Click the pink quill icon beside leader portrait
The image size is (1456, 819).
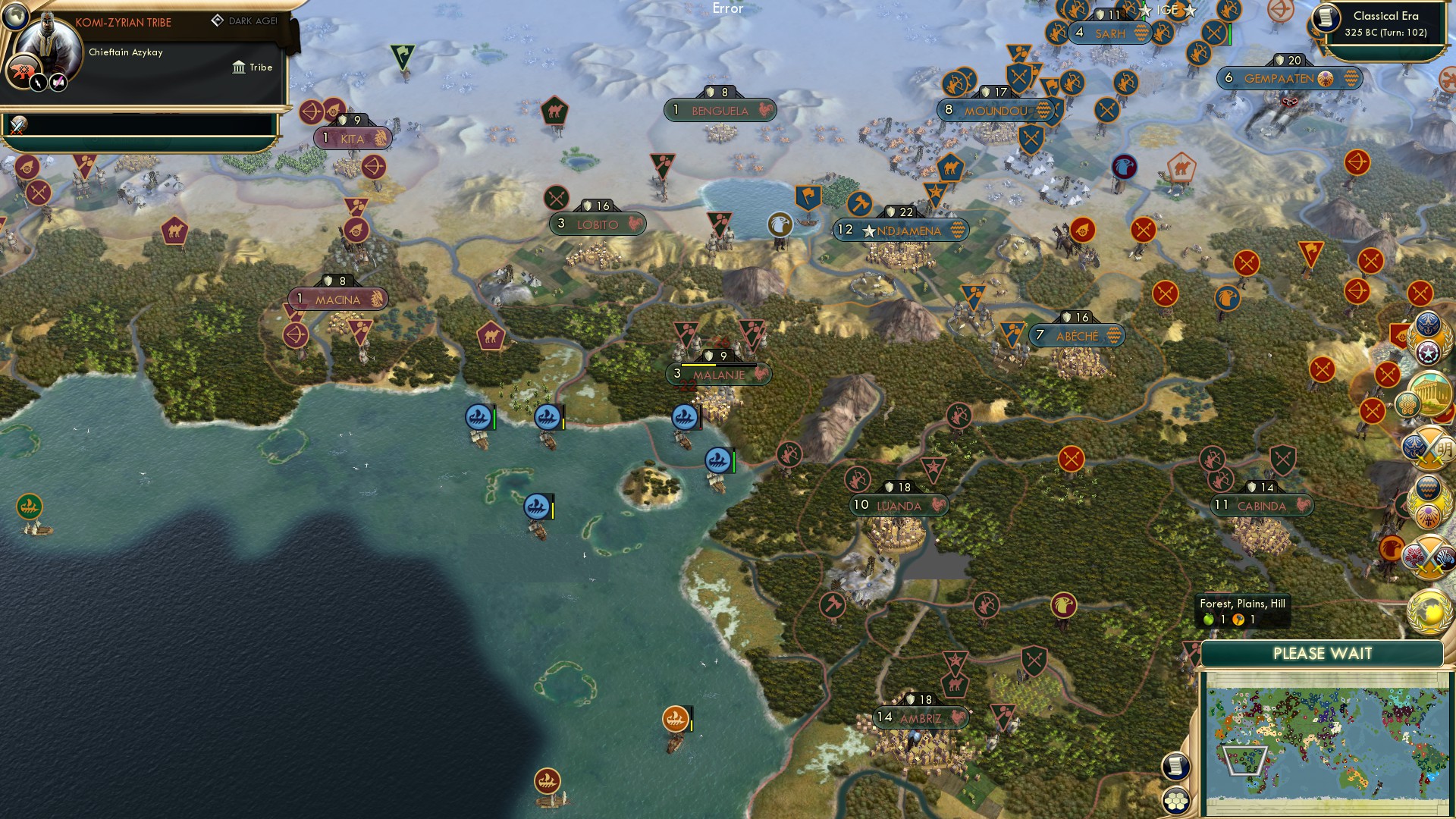coord(58,83)
